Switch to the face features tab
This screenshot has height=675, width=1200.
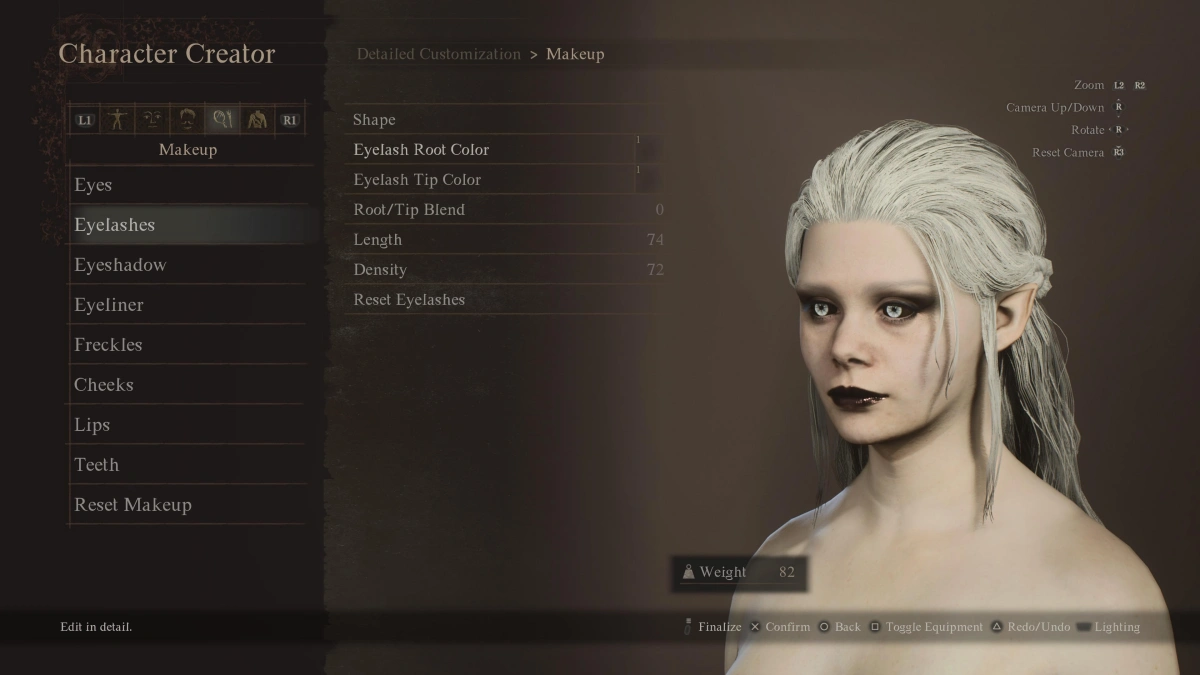(152, 120)
